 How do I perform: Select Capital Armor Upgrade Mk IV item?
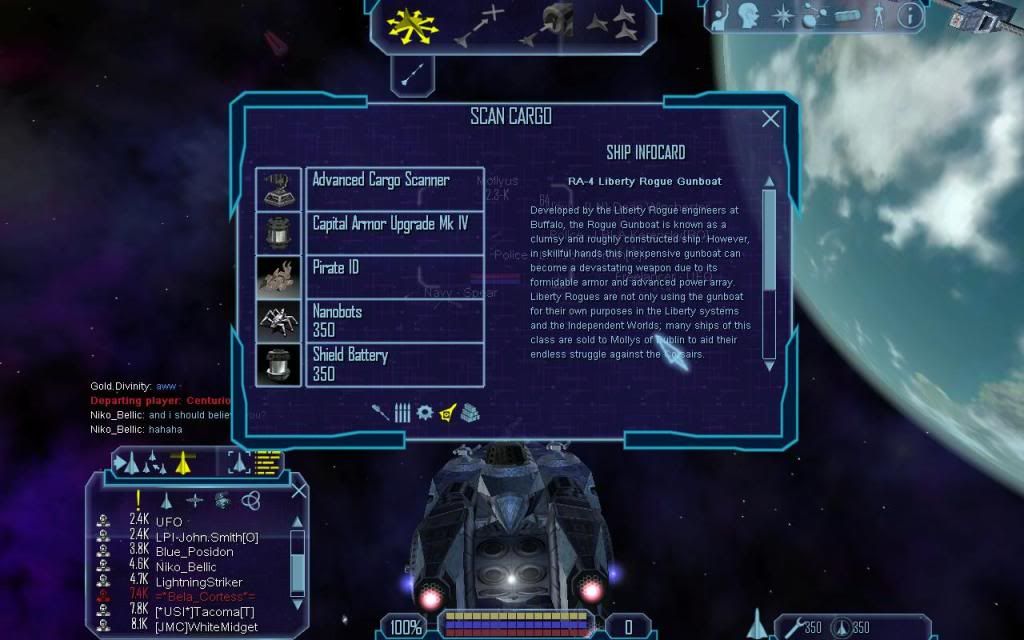(x=395, y=232)
